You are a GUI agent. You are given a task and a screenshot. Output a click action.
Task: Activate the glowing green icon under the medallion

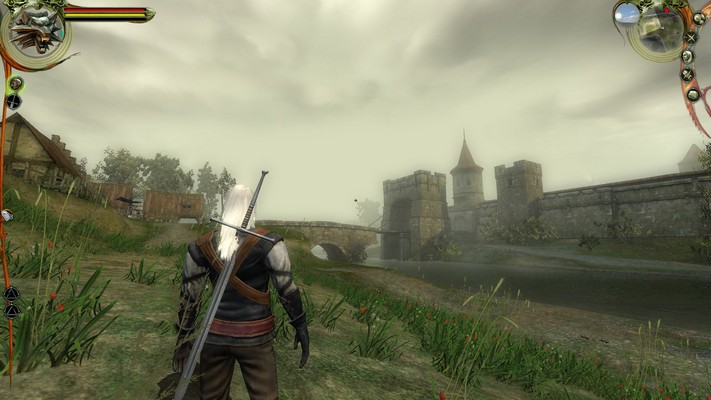[15, 83]
